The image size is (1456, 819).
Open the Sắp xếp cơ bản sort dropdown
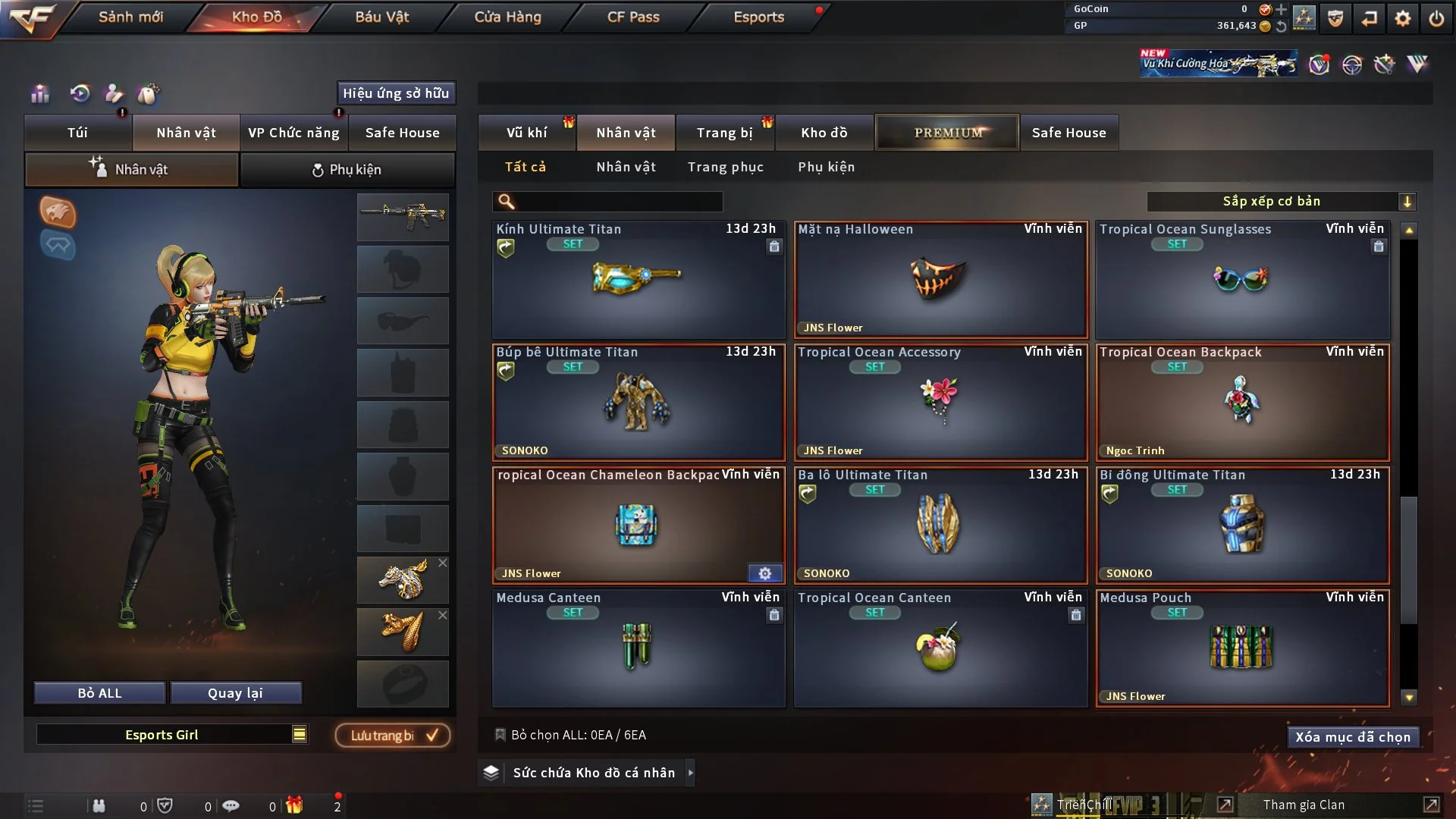tap(1281, 202)
